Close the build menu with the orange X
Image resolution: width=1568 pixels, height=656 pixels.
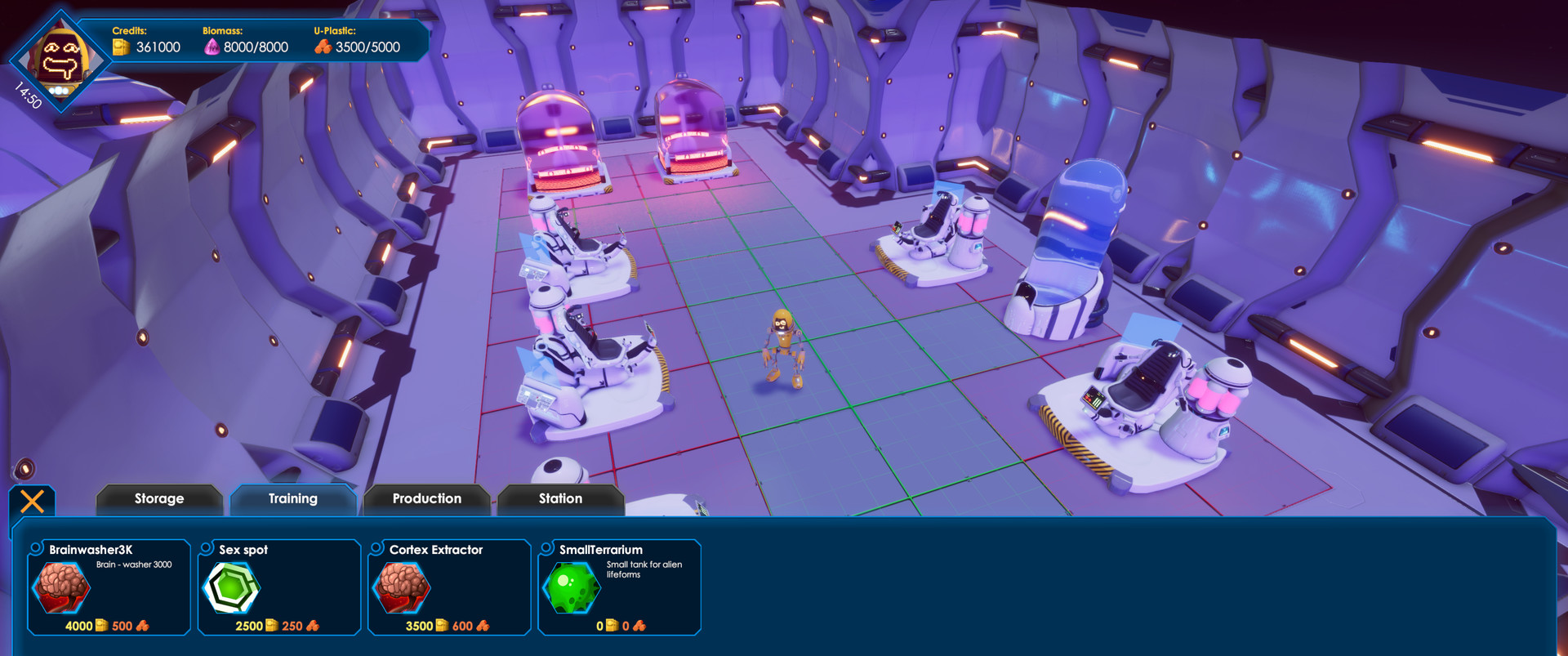pos(32,501)
